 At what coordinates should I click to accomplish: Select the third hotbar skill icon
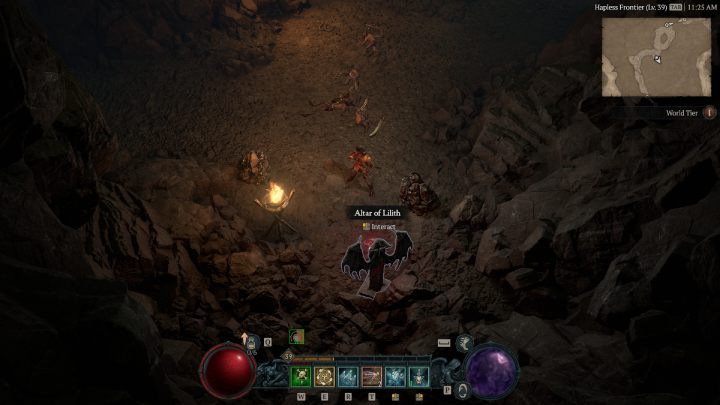click(348, 377)
